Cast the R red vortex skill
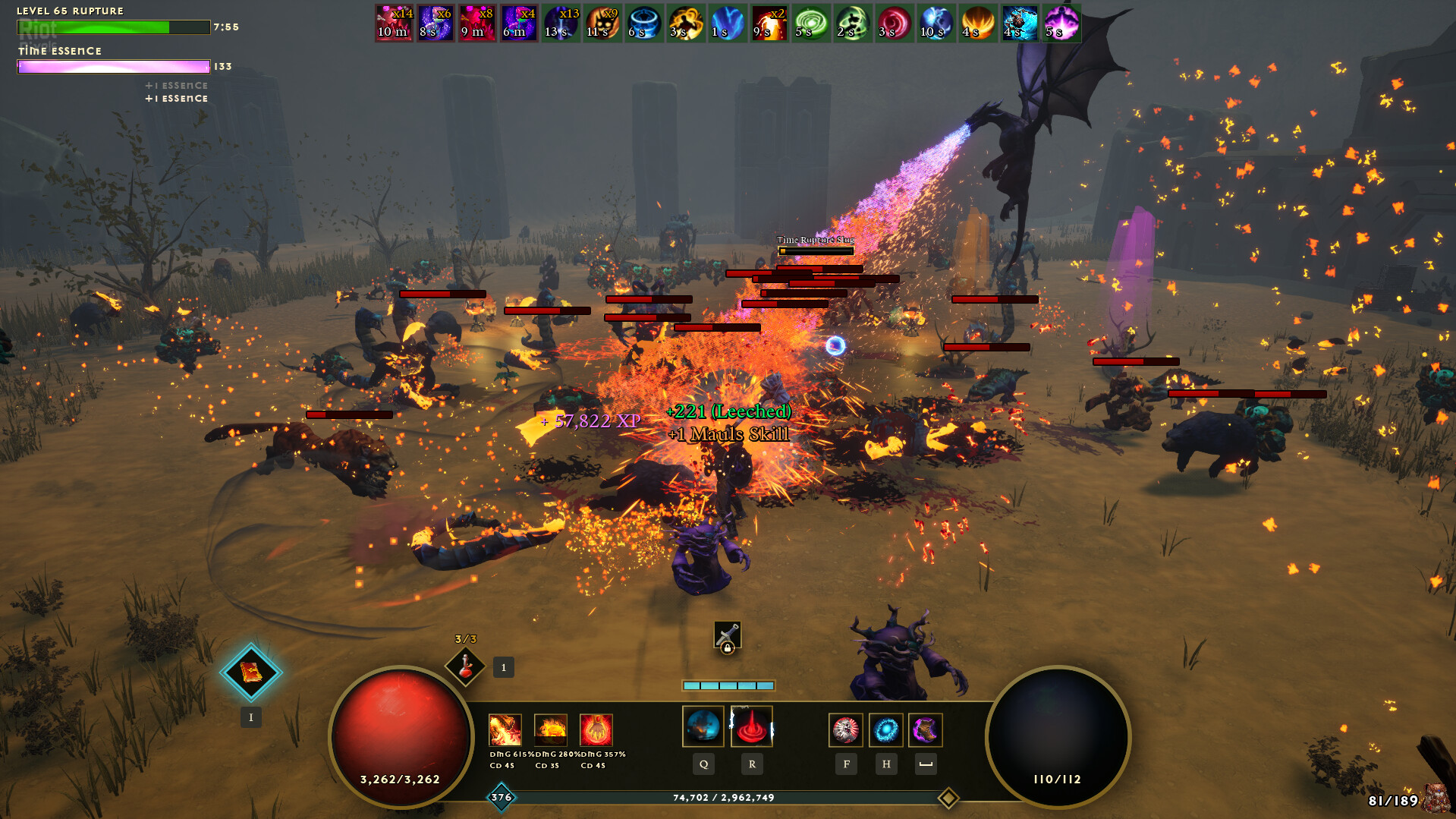Image resolution: width=1456 pixels, height=819 pixels. tap(751, 727)
